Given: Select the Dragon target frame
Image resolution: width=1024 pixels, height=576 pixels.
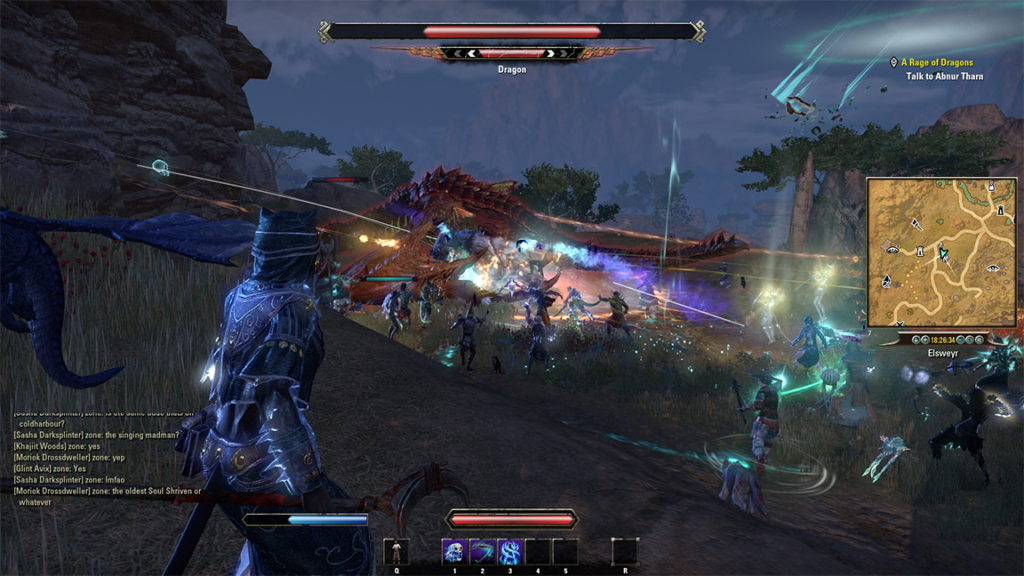Looking at the screenshot, I should pyautogui.click(x=512, y=32).
